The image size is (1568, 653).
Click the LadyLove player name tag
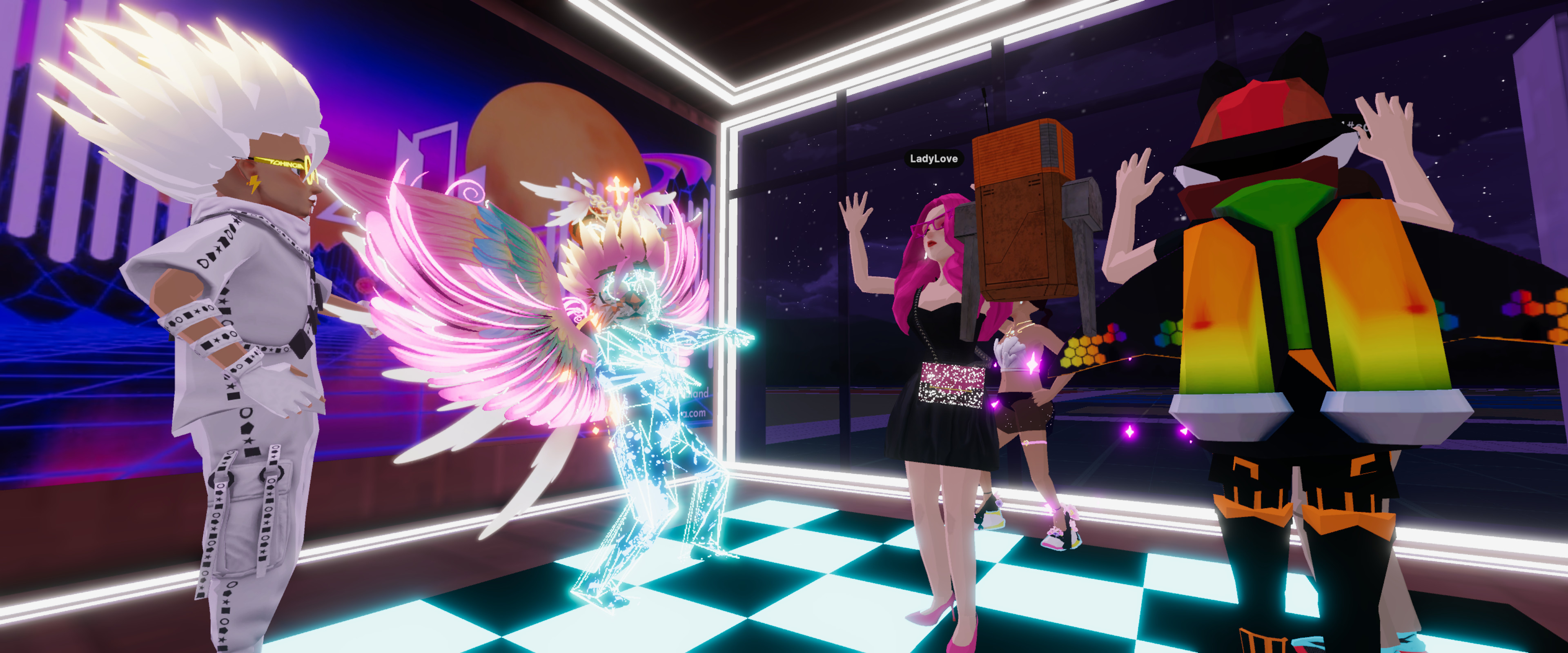click(x=933, y=159)
